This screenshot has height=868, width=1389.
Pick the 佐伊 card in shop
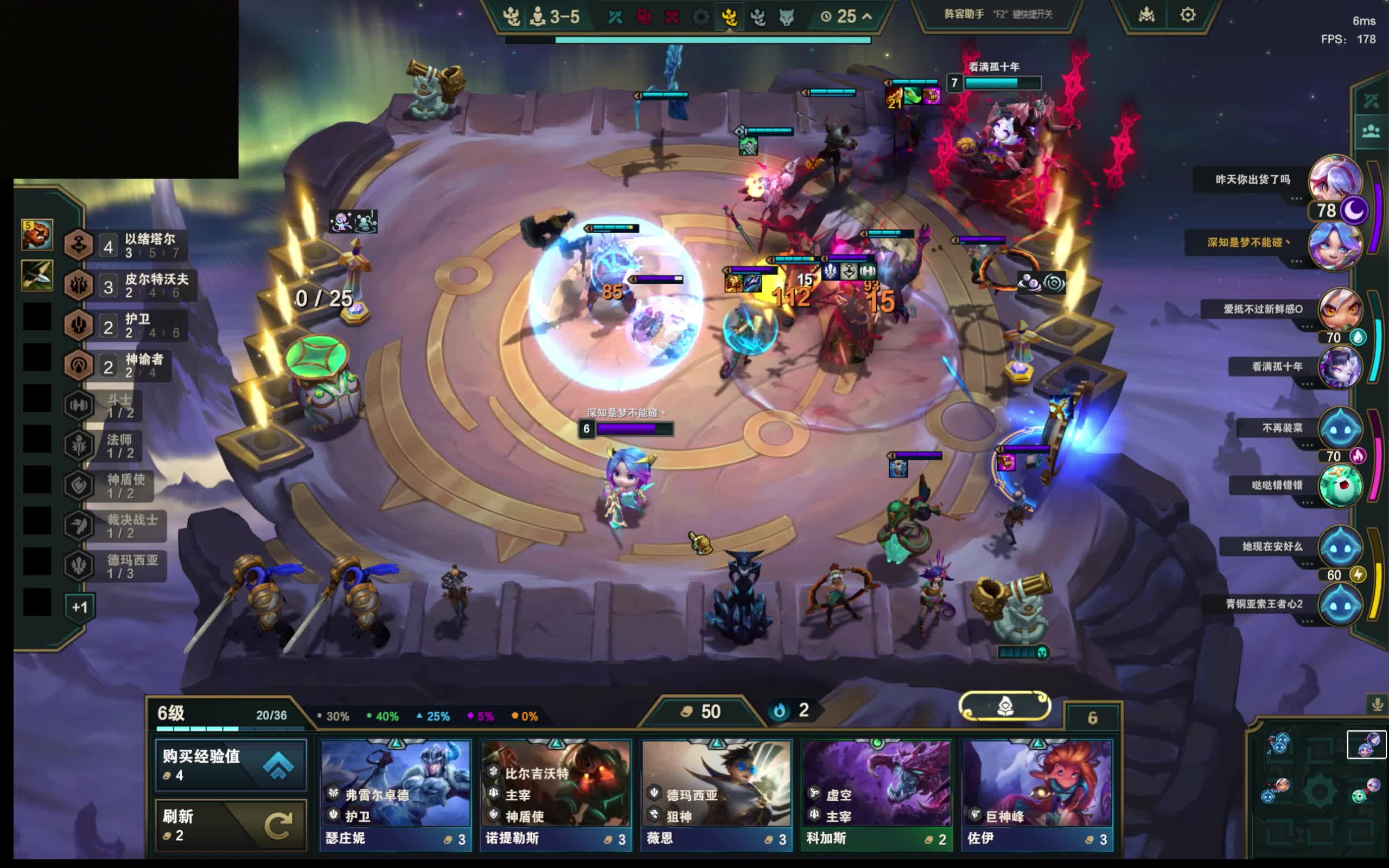(x=1037, y=793)
